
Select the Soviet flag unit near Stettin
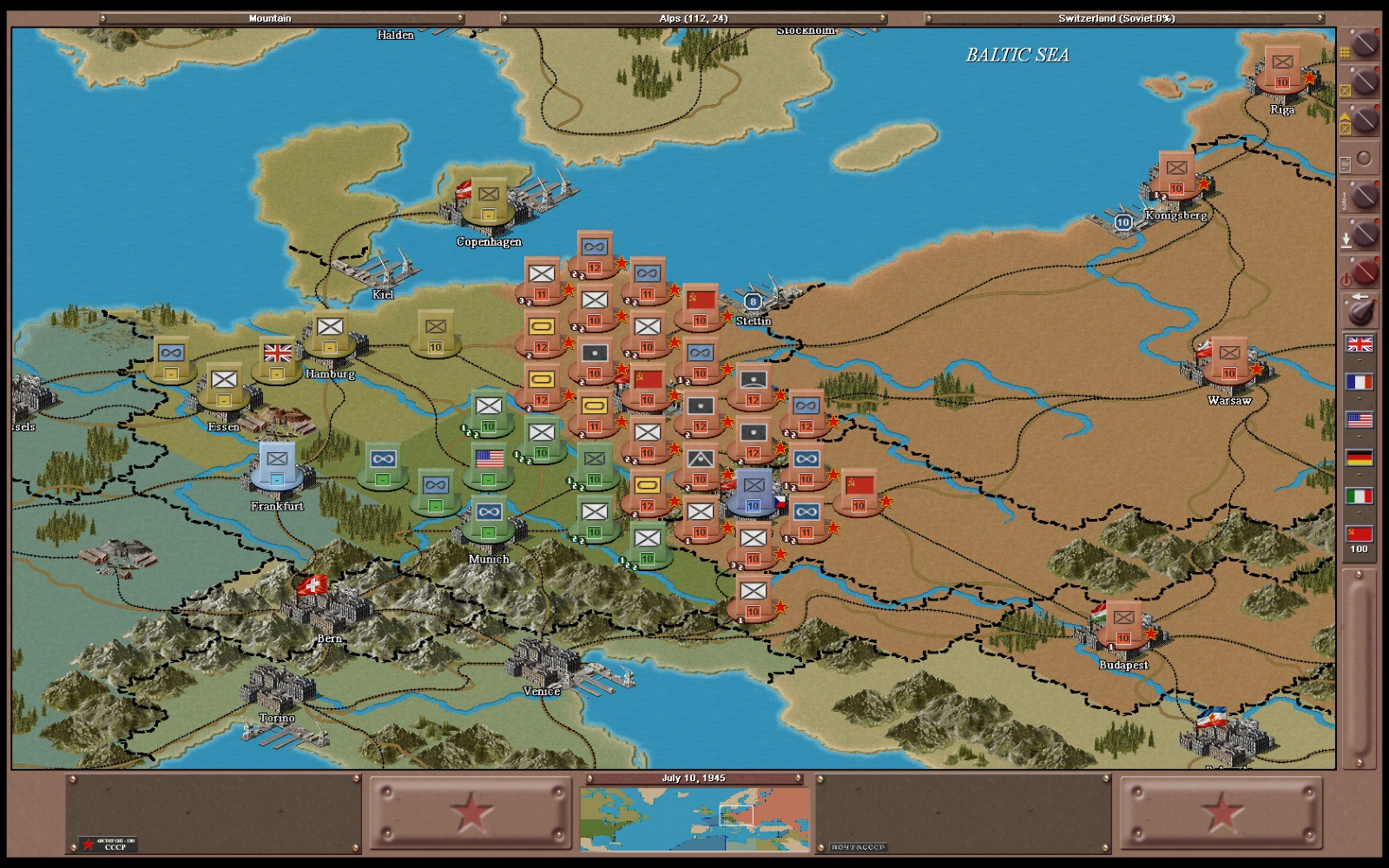(x=701, y=302)
